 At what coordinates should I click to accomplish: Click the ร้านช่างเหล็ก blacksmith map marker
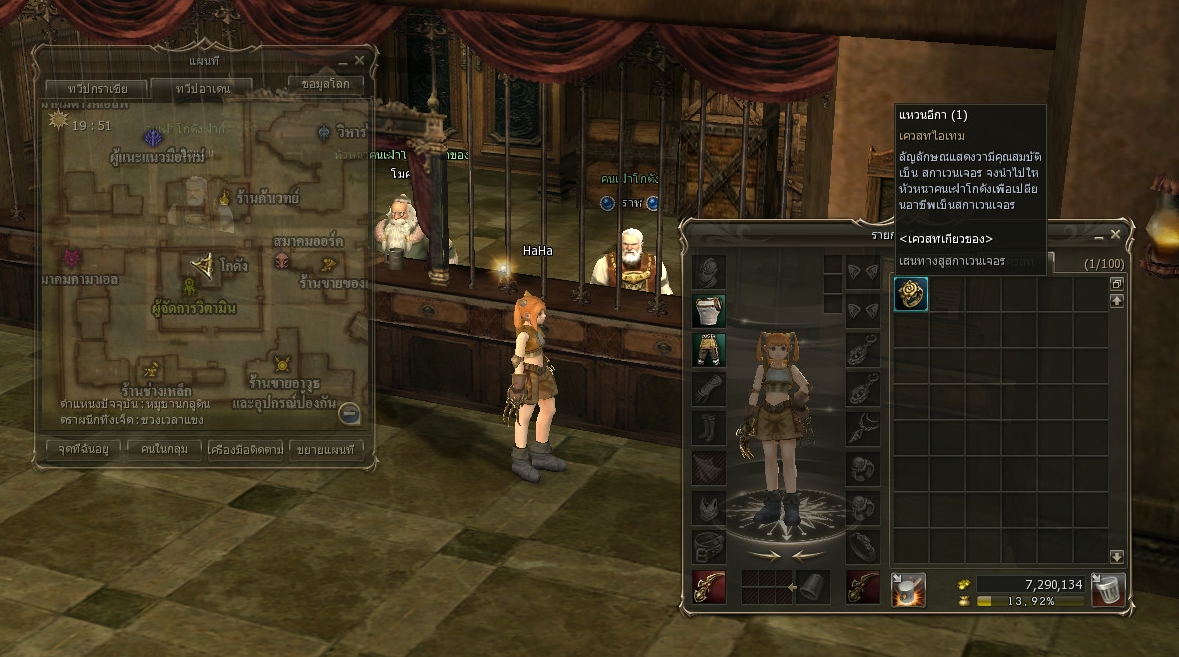(x=152, y=369)
